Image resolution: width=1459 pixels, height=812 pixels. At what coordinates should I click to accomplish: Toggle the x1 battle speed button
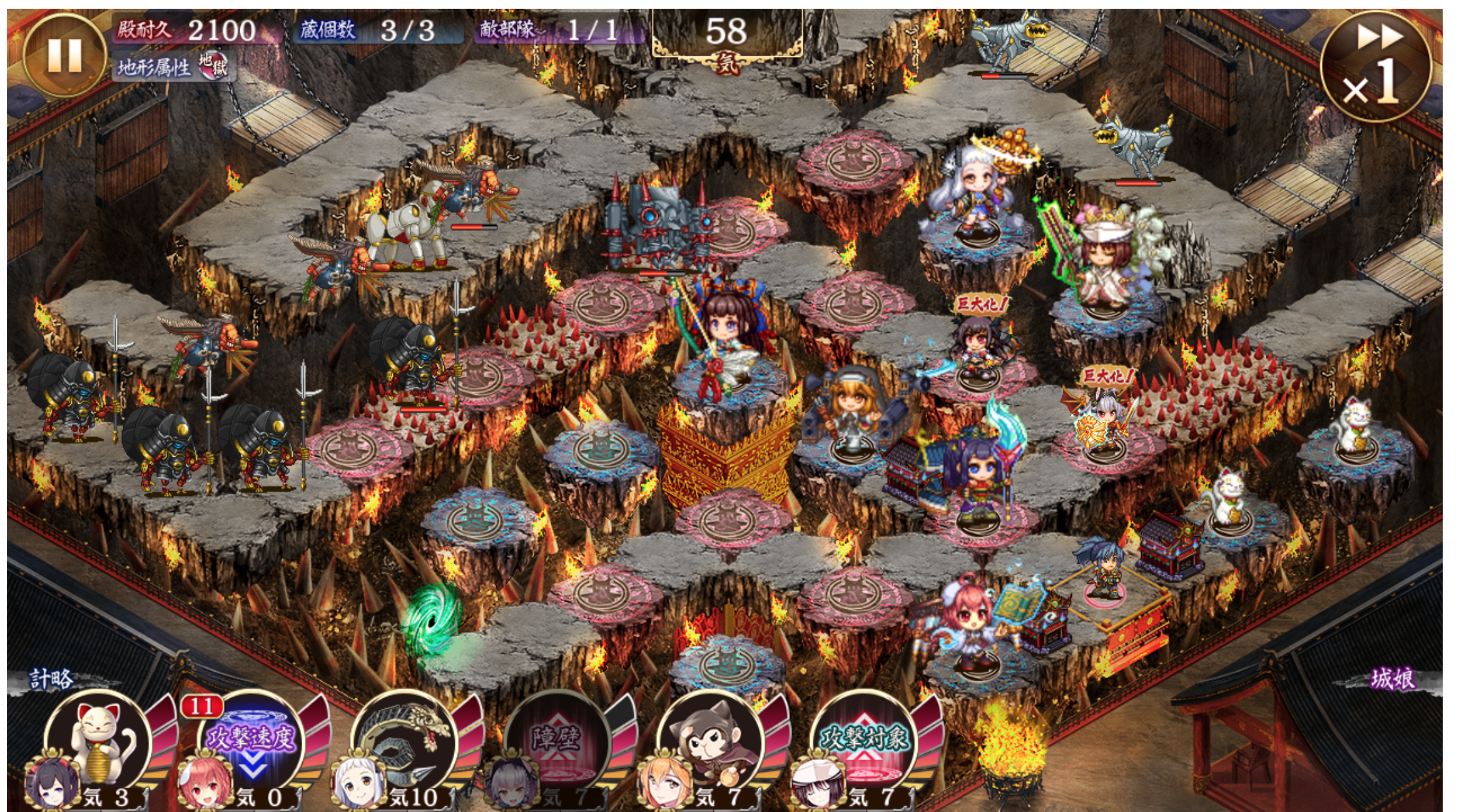[1375, 66]
